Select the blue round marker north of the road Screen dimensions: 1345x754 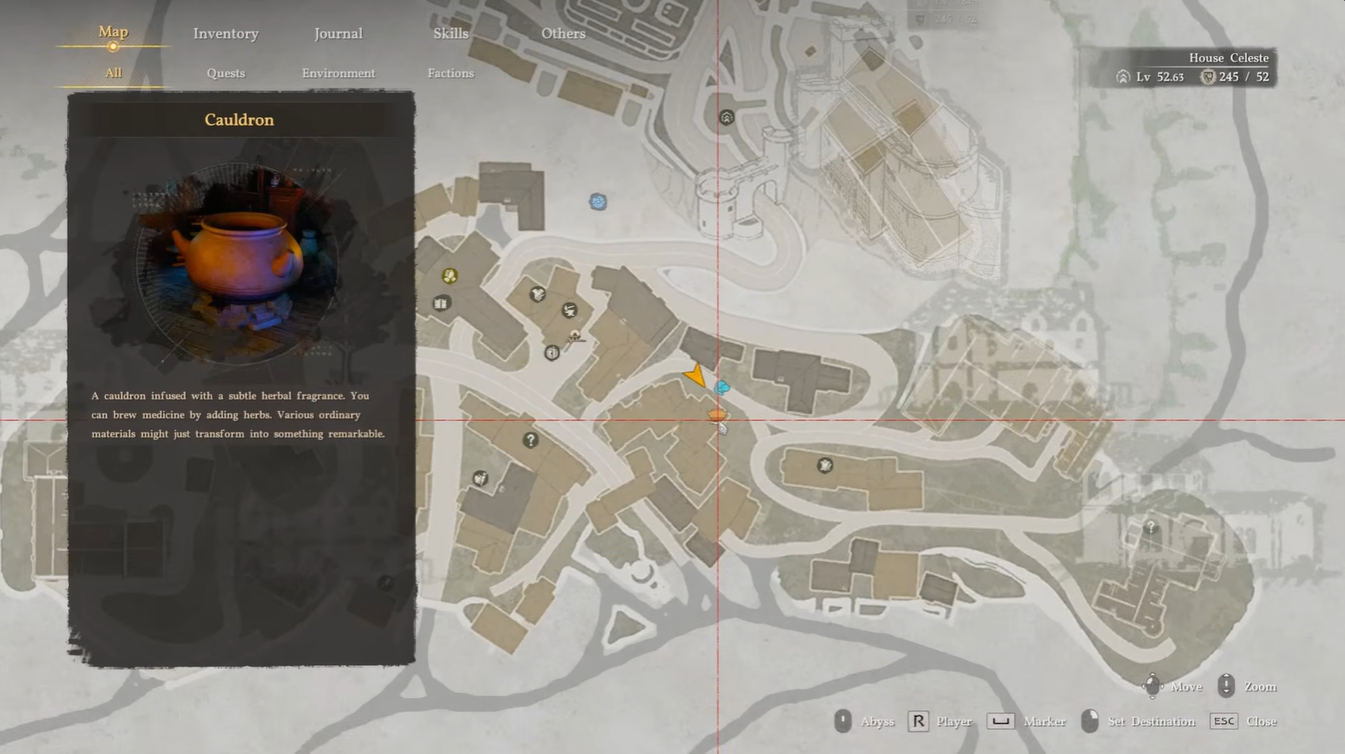(x=598, y=202)
